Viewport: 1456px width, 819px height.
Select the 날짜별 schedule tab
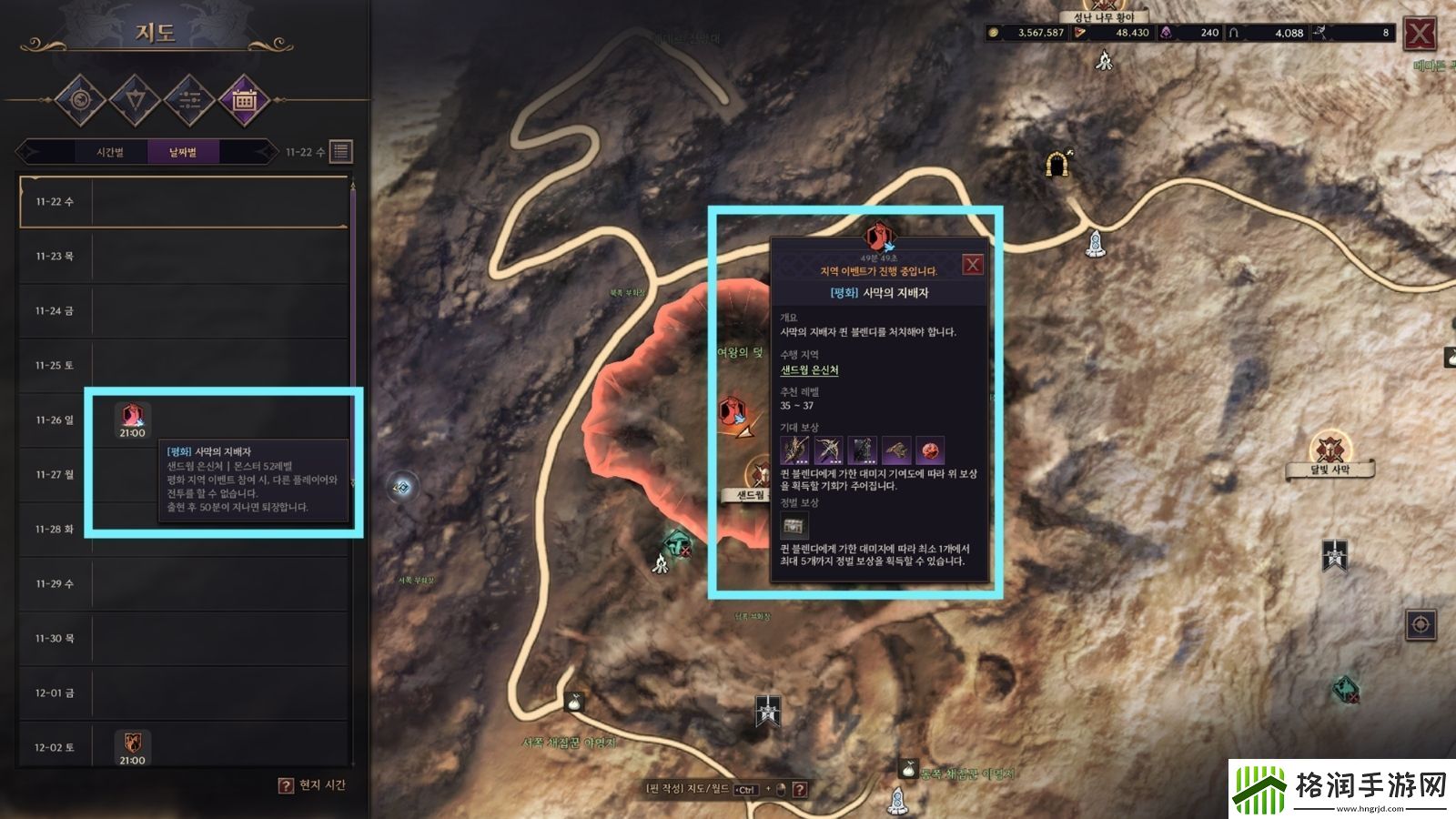pos(183,152)
